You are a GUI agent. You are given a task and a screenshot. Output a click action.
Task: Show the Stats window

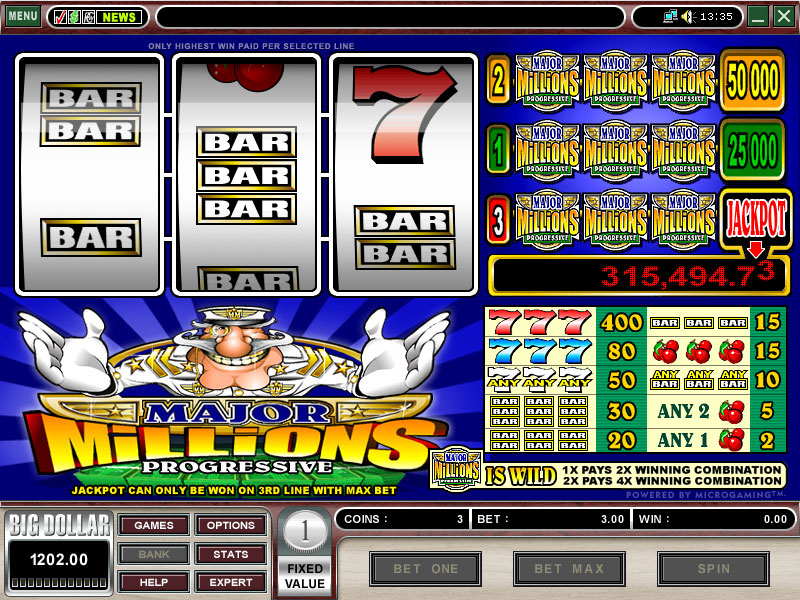[x=230, y=554]
